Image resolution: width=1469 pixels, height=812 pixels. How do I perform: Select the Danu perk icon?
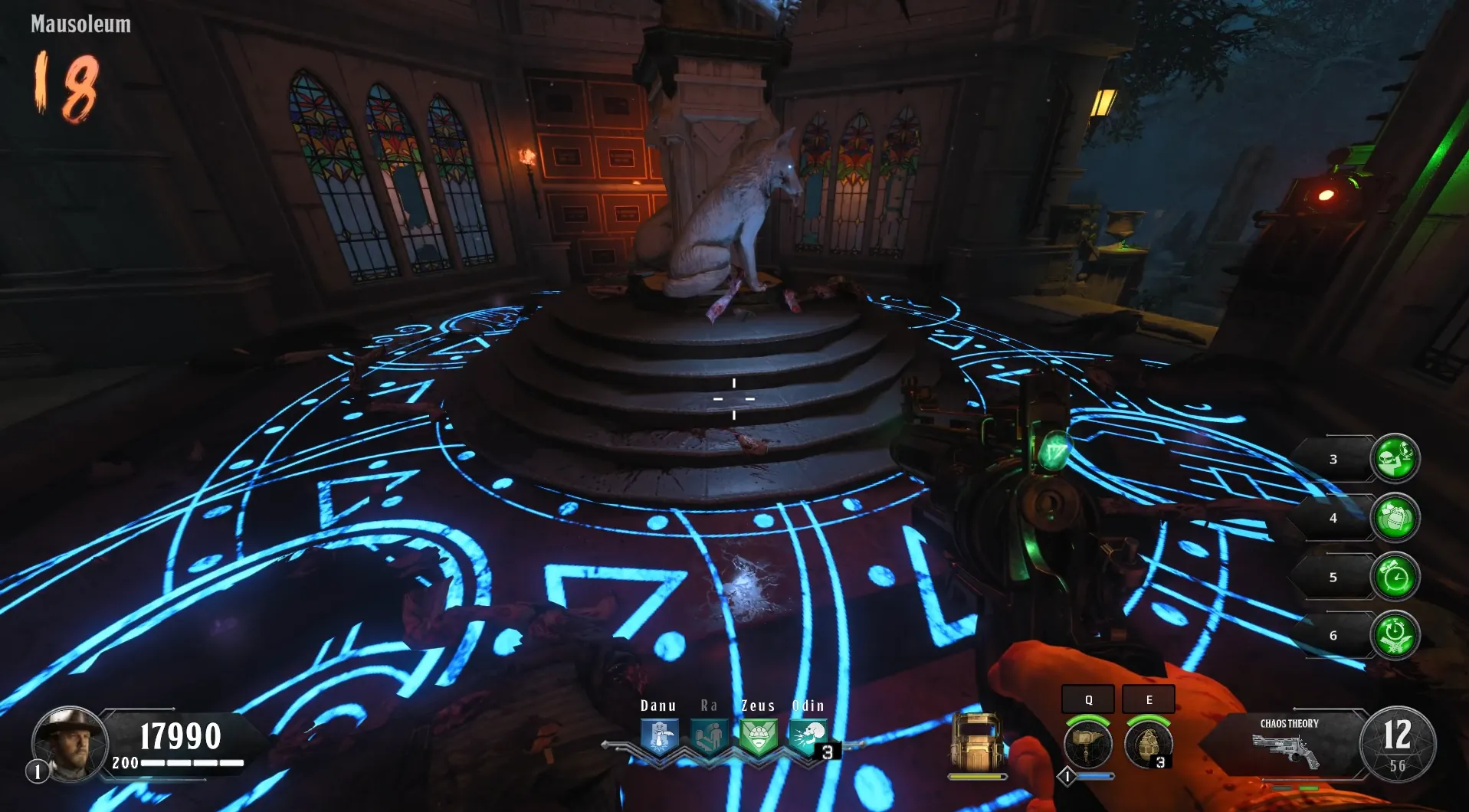(x=659, y=738)
